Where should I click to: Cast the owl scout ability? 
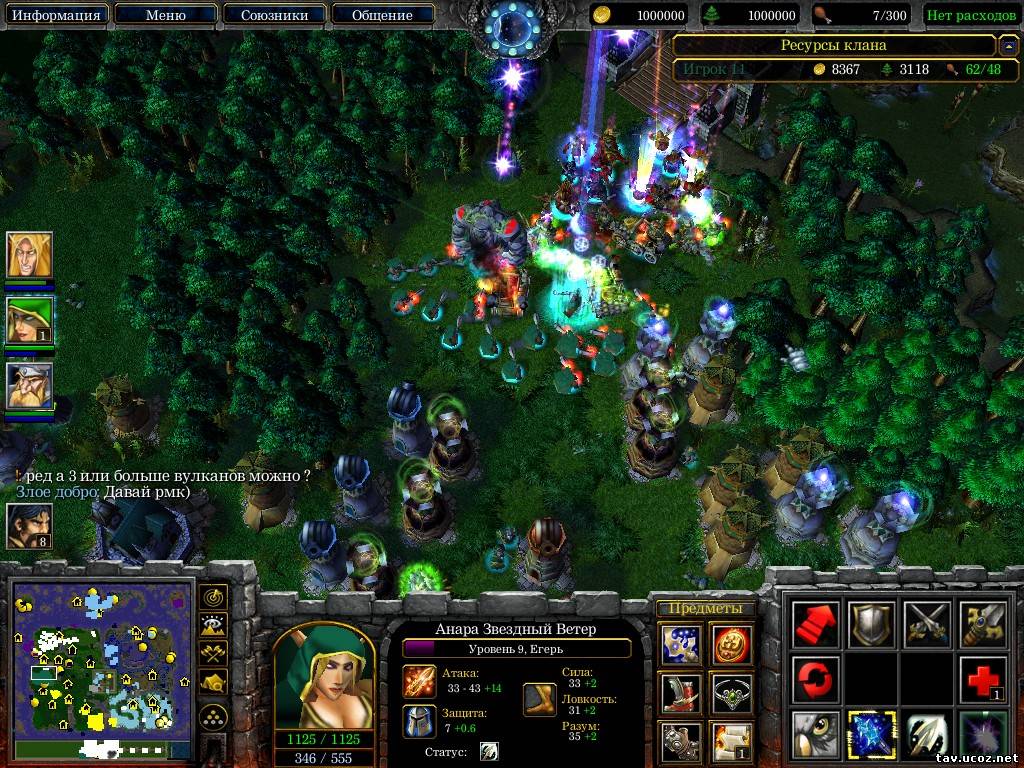(815, 735)
